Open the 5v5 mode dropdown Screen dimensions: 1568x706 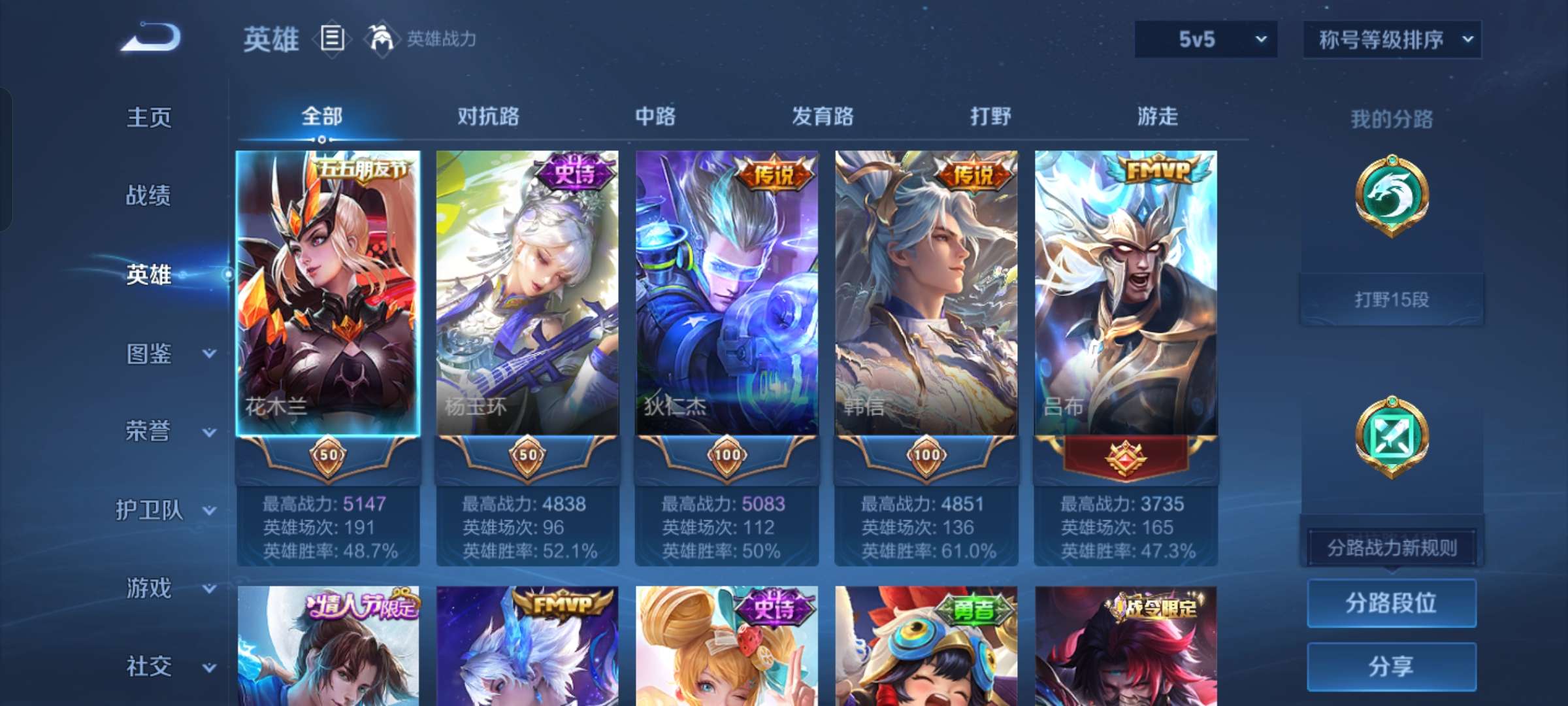(x=1205, y=39)
